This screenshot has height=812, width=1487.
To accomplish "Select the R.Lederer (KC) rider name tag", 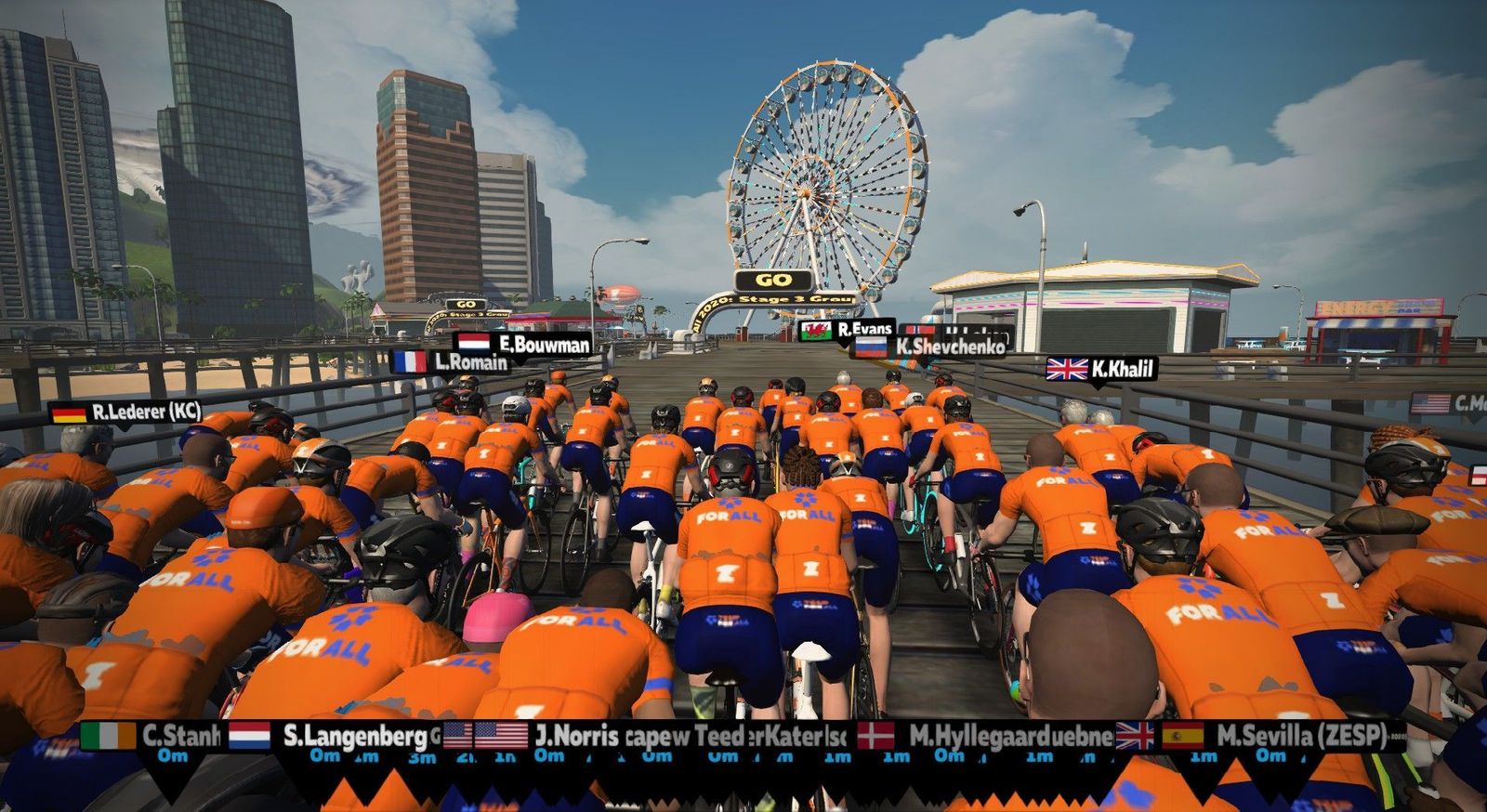I will click(x=126, y=413).
